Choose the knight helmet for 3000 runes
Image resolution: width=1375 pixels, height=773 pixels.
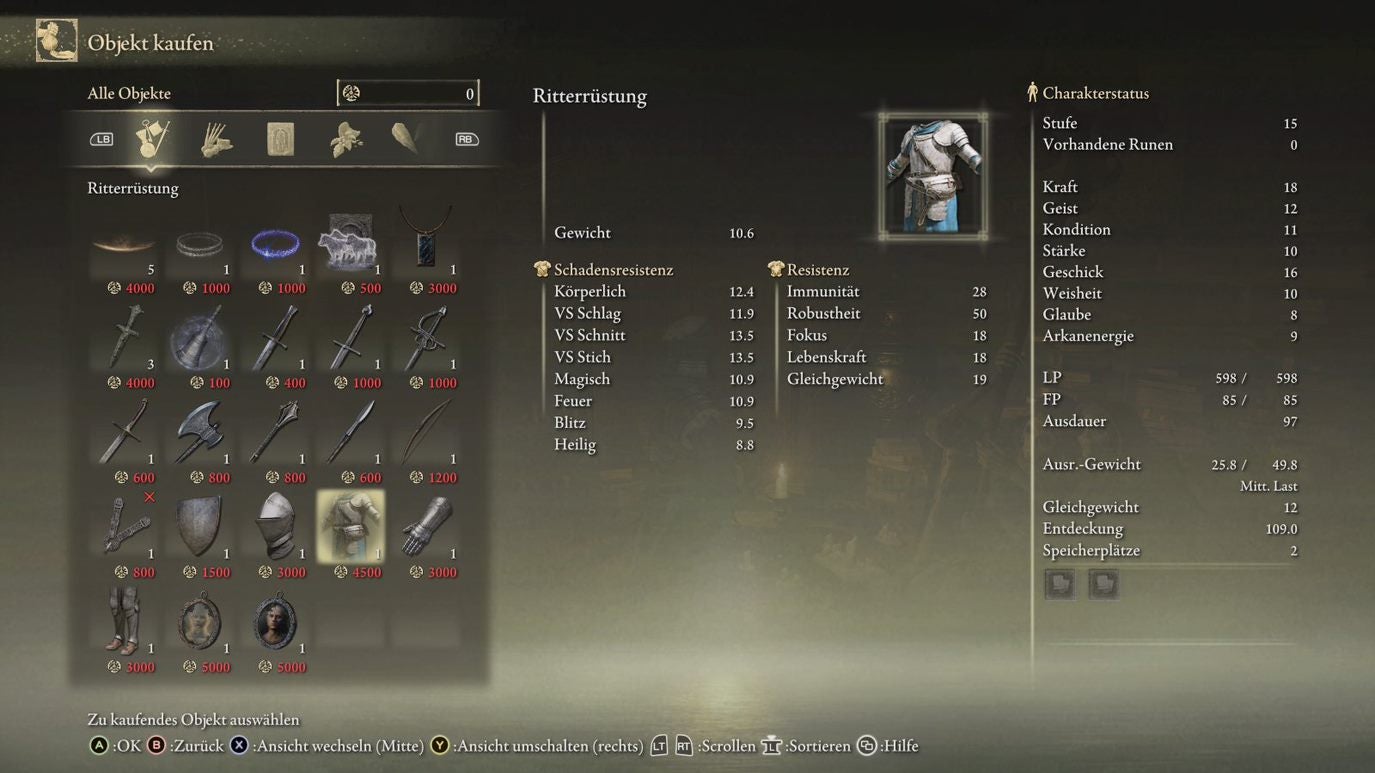coord(275,526)
